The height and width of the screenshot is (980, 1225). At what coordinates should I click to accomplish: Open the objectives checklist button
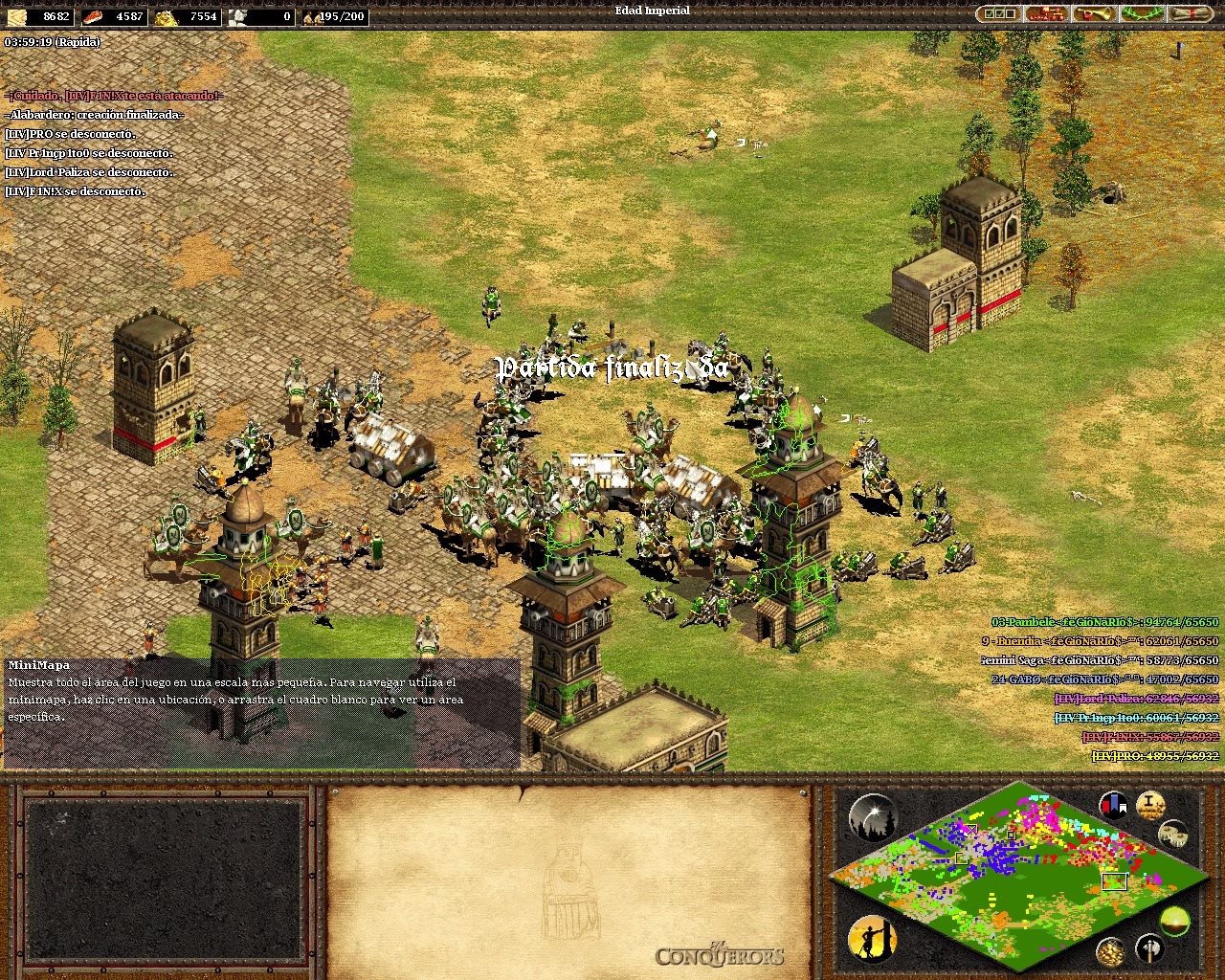click(x=998, y=14)
